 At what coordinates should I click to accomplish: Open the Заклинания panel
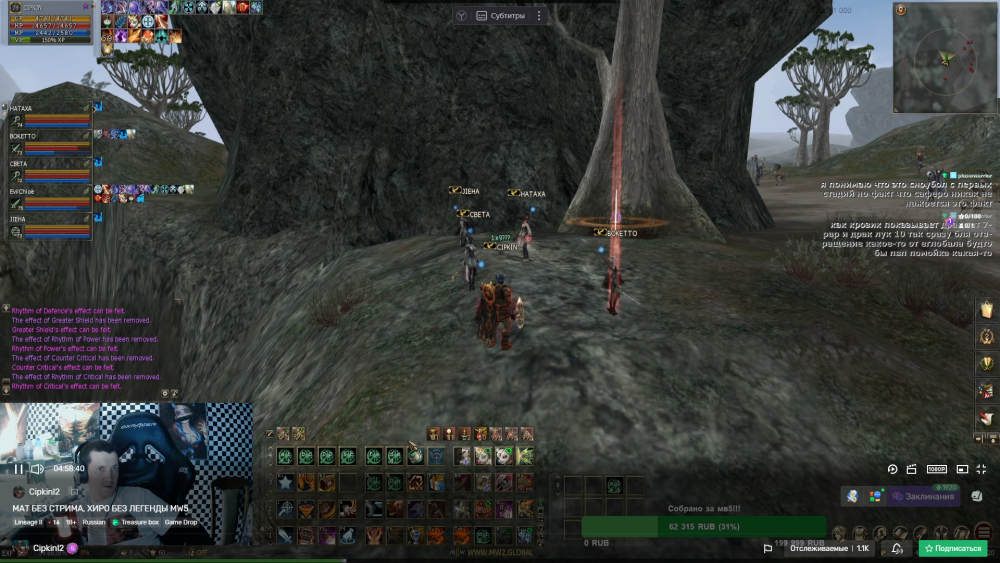(x=924, y=496)
